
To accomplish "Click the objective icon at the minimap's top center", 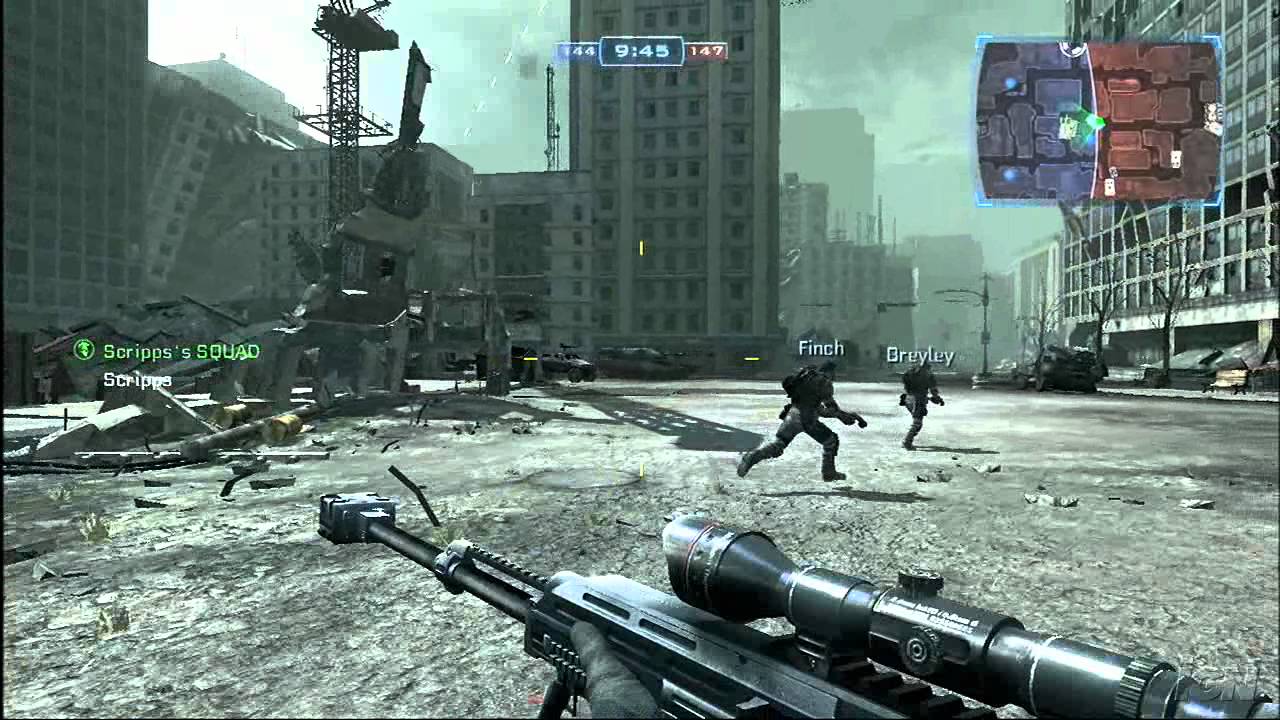I will 1071,46.
